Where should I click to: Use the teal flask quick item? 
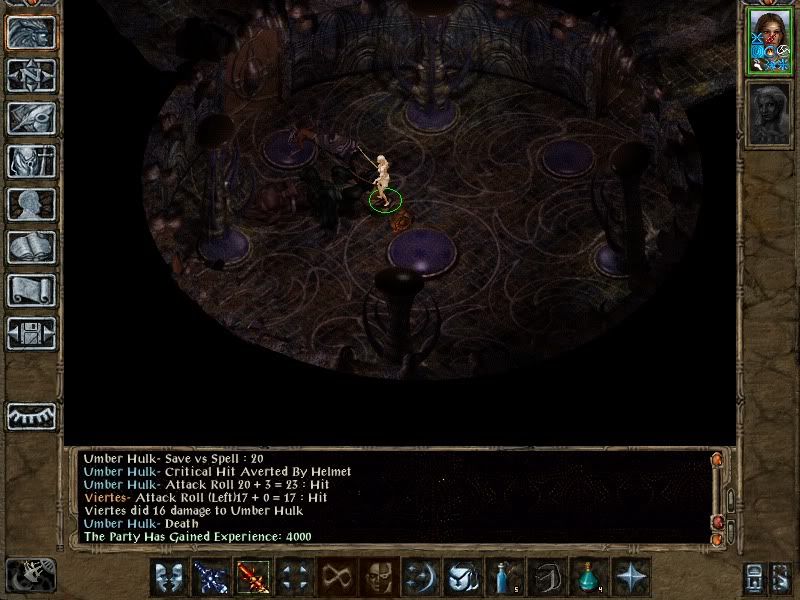pos(588,577)
